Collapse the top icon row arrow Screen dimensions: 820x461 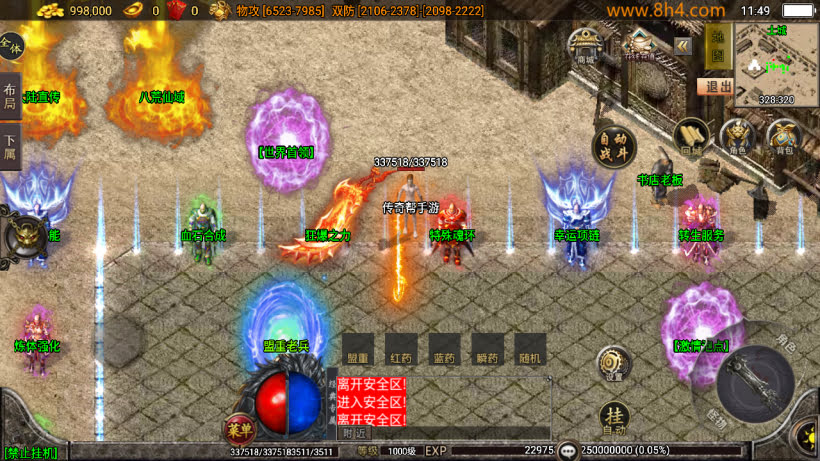682,46
